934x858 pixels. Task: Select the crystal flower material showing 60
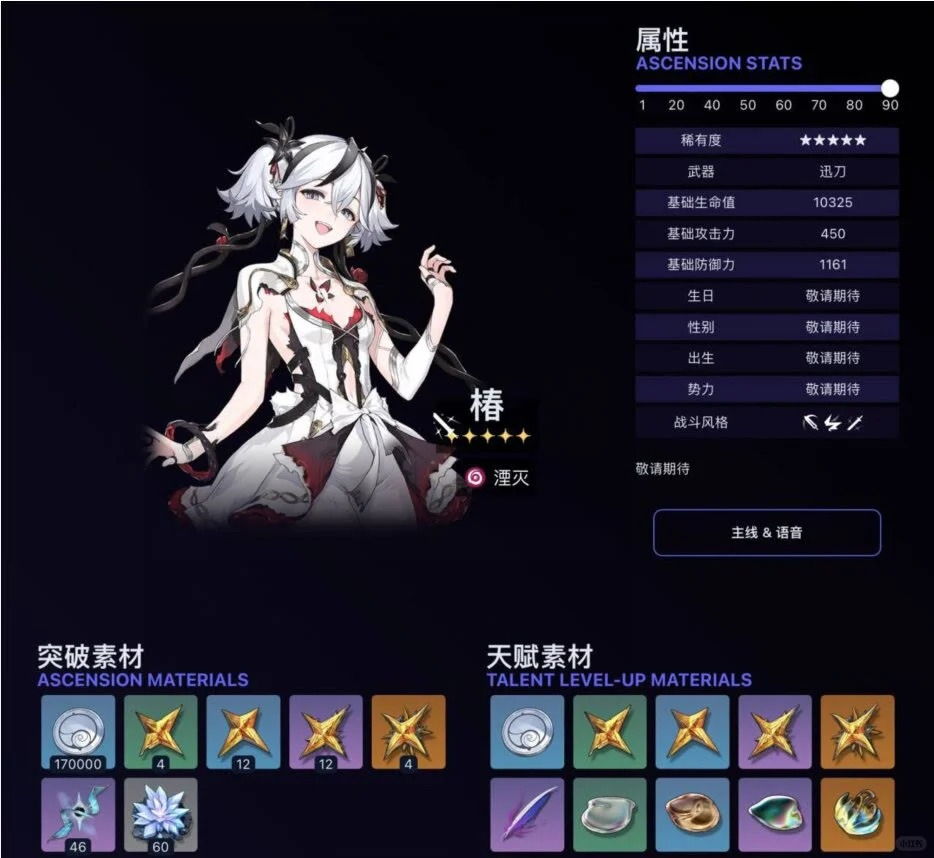(x=161, y=814)
